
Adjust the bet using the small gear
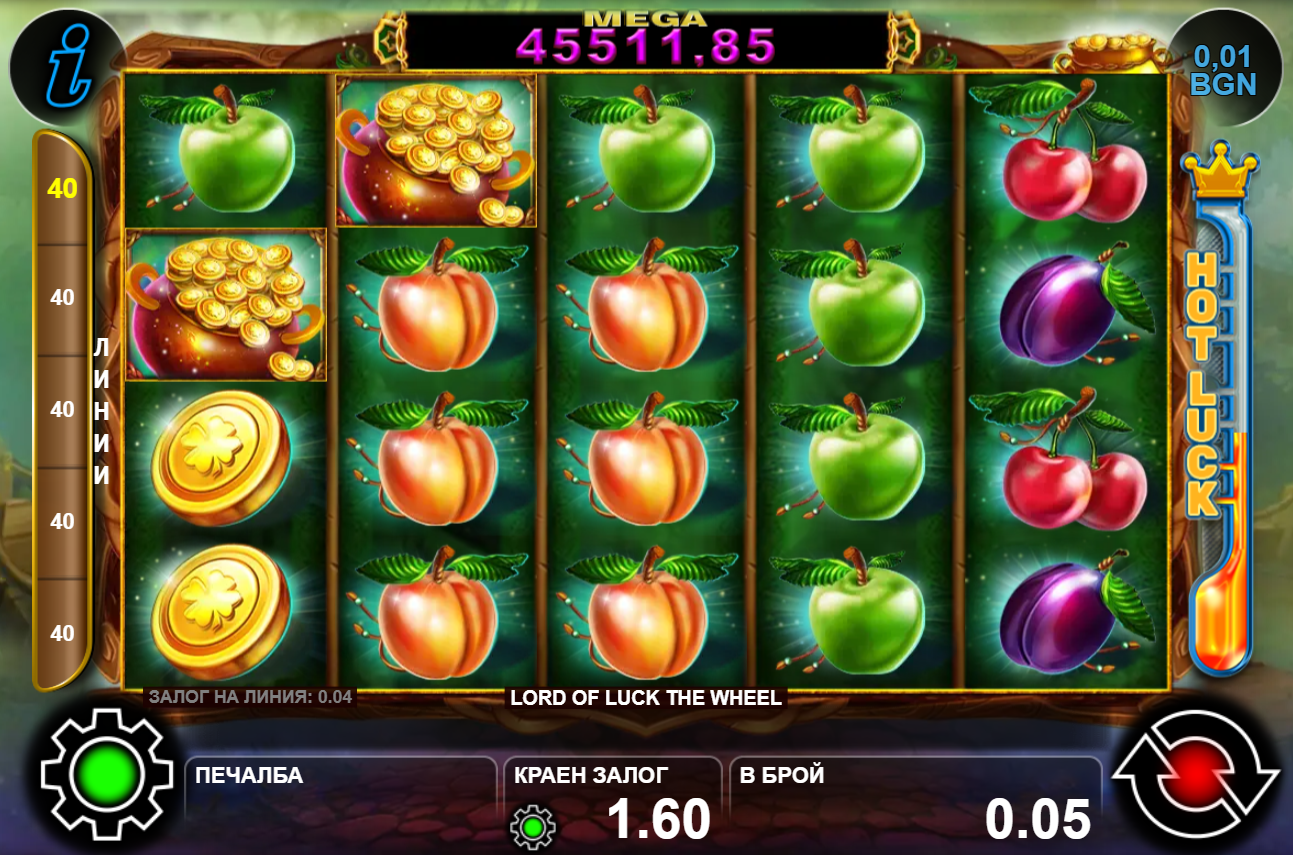click(532, 826)
